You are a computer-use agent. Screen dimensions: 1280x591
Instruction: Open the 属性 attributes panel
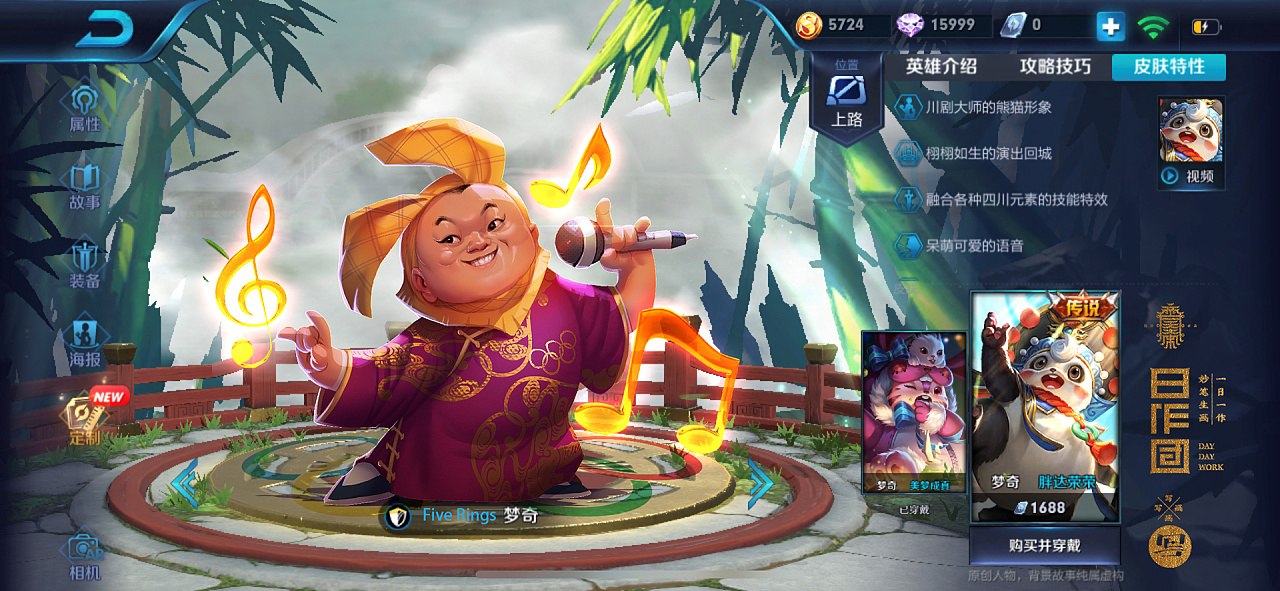tap(85, 108)
